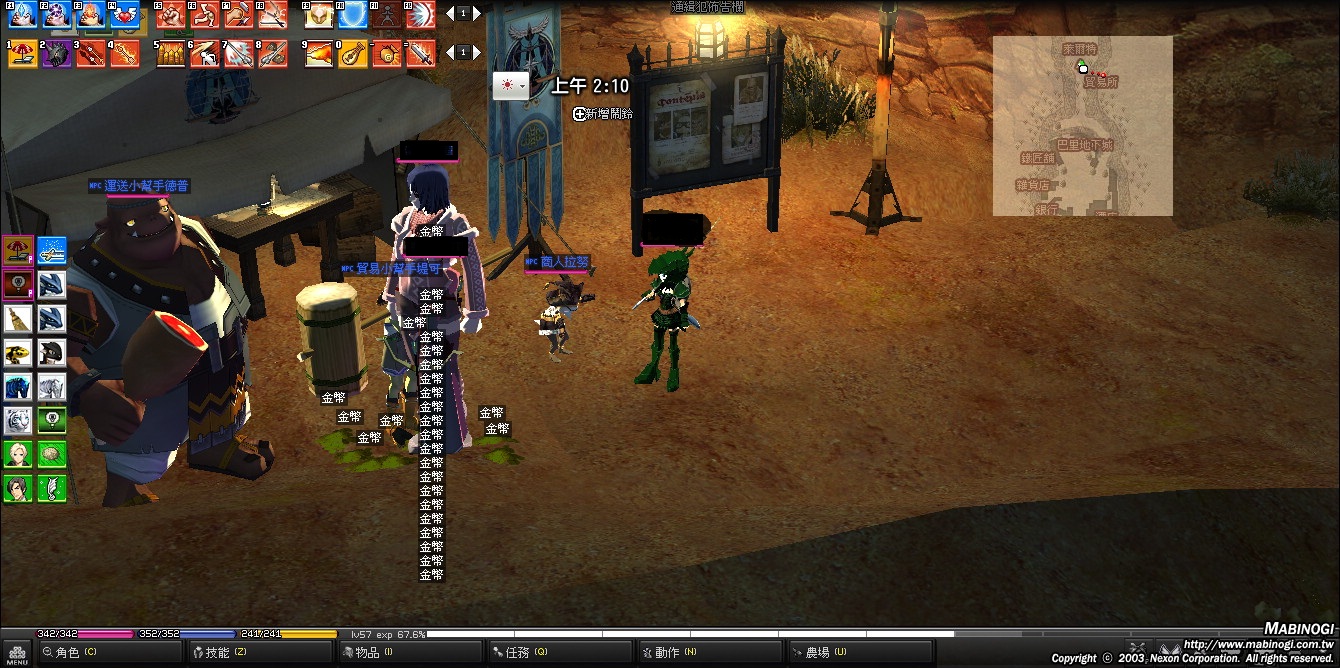Summon the white tiger pet
Image resolution: width=1340 pixels, height=668 pixels.
click(x=18, y=420)
